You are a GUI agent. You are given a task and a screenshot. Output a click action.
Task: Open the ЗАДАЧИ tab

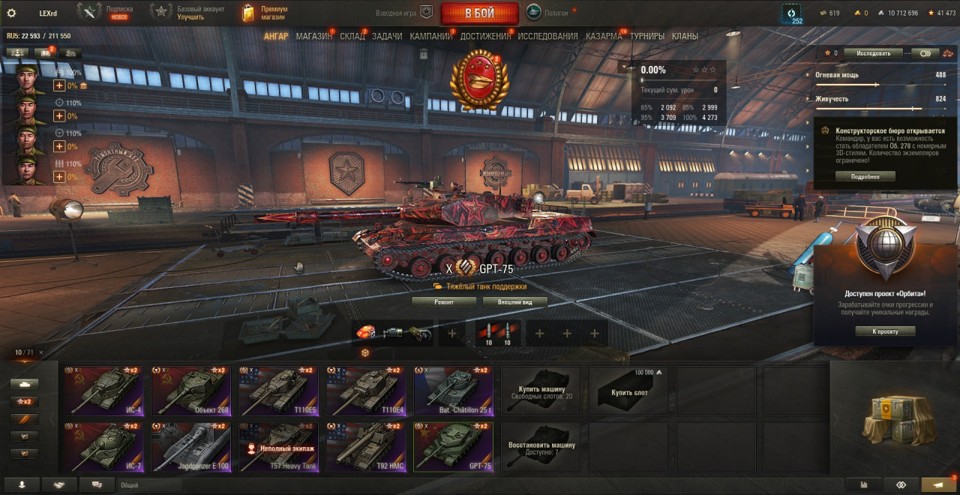387,36
